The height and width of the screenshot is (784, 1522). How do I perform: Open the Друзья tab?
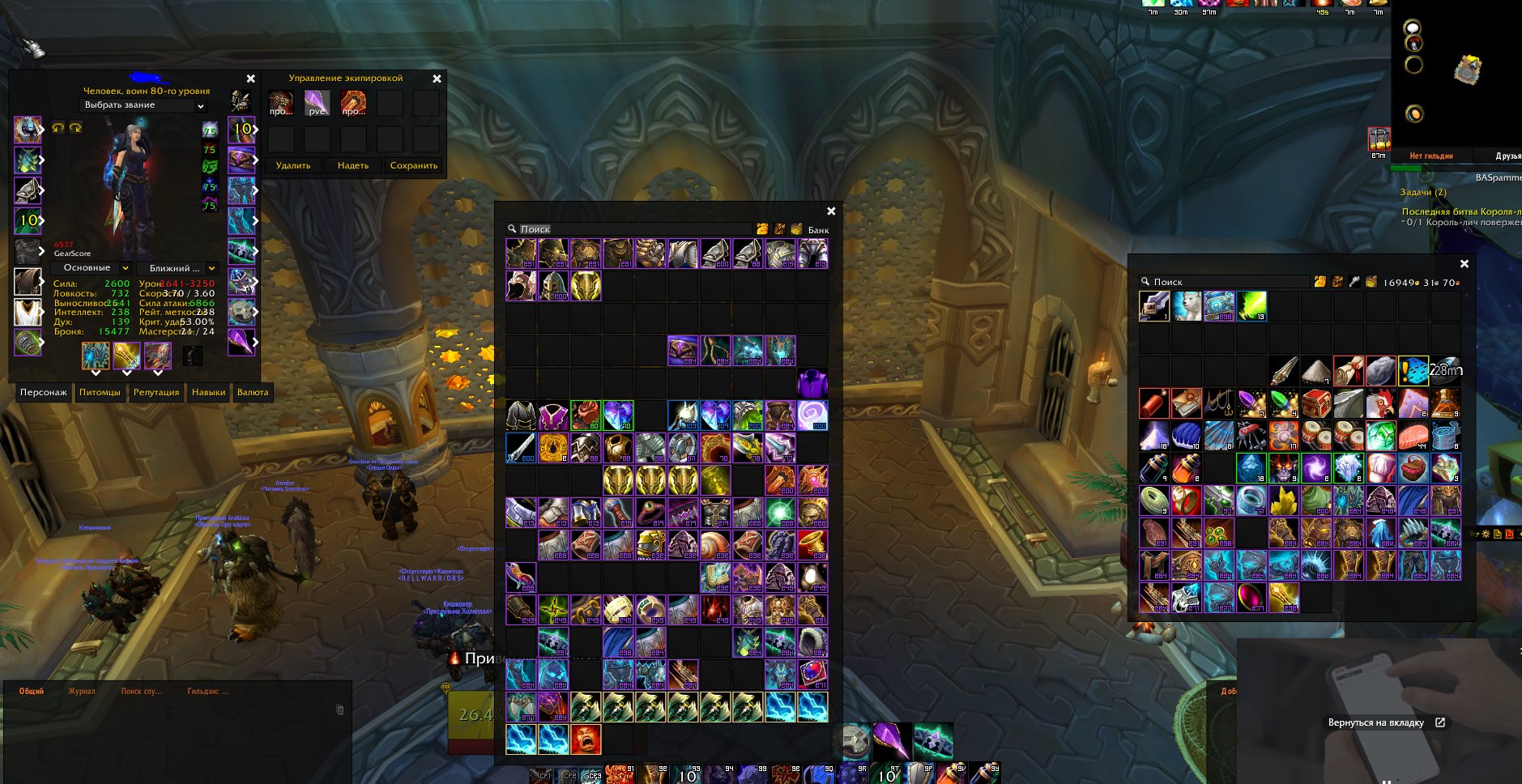1507,156
